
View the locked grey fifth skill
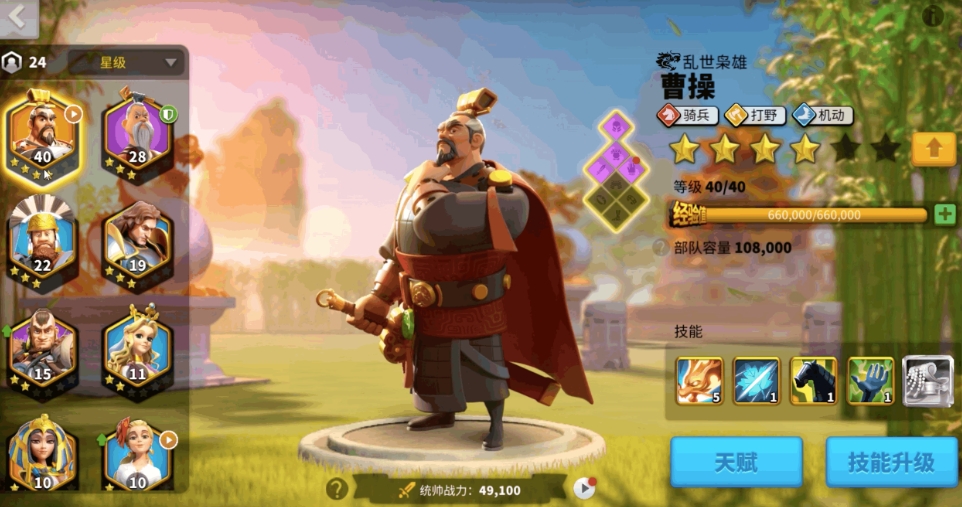coord(928,380)
